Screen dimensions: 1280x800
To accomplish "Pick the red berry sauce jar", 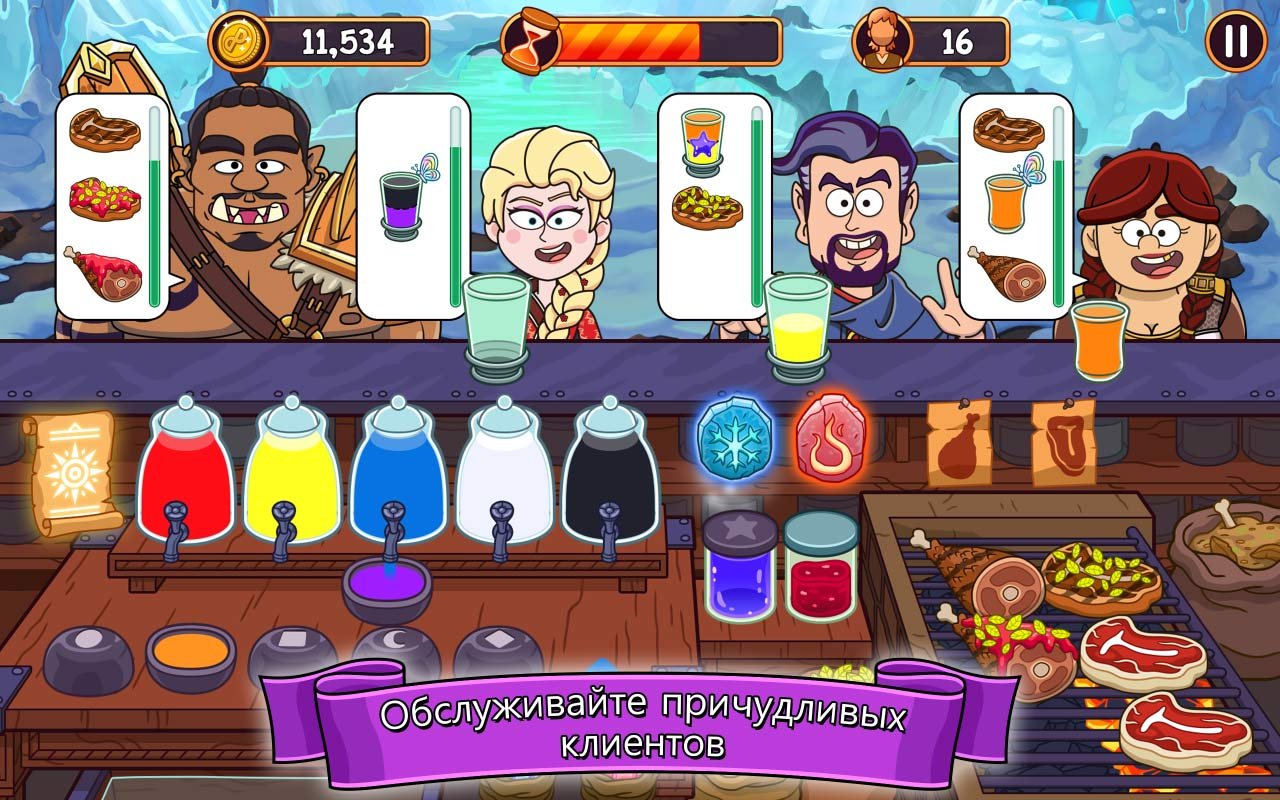I will point(820,566).
